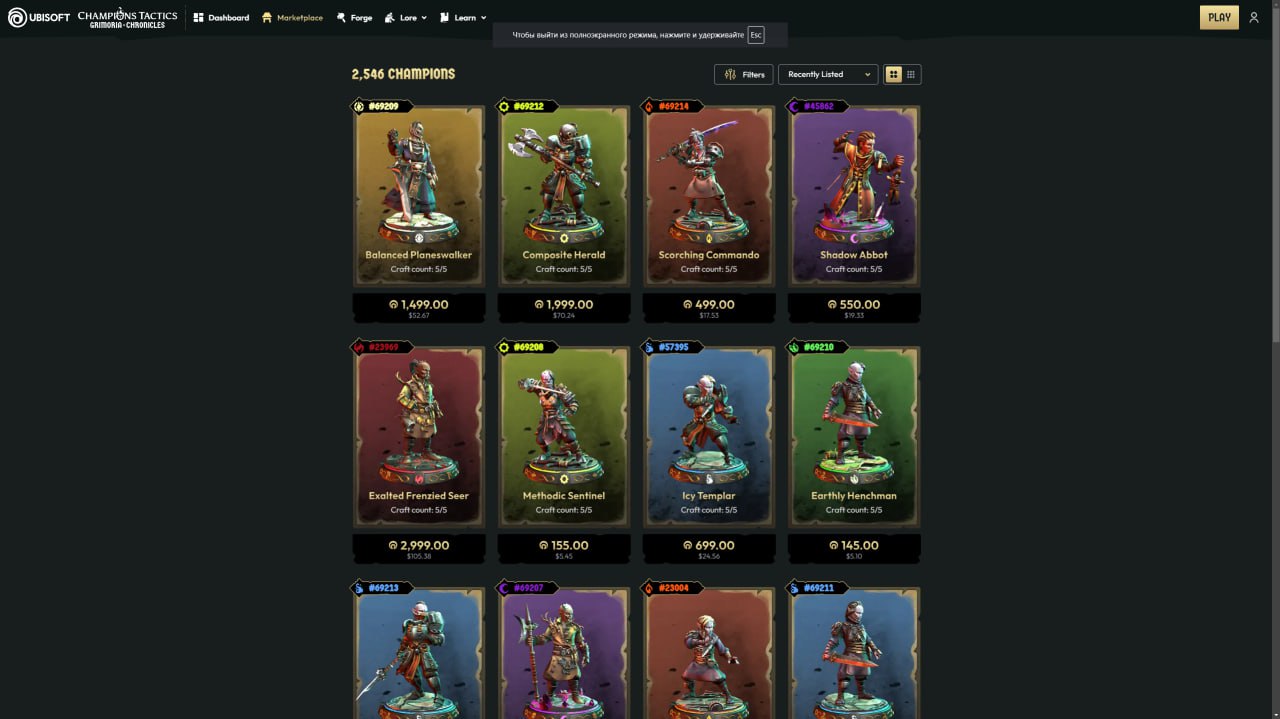1280x719 pixels.
Task: Go to the Marketplace tab
Action: coord(292,18)
